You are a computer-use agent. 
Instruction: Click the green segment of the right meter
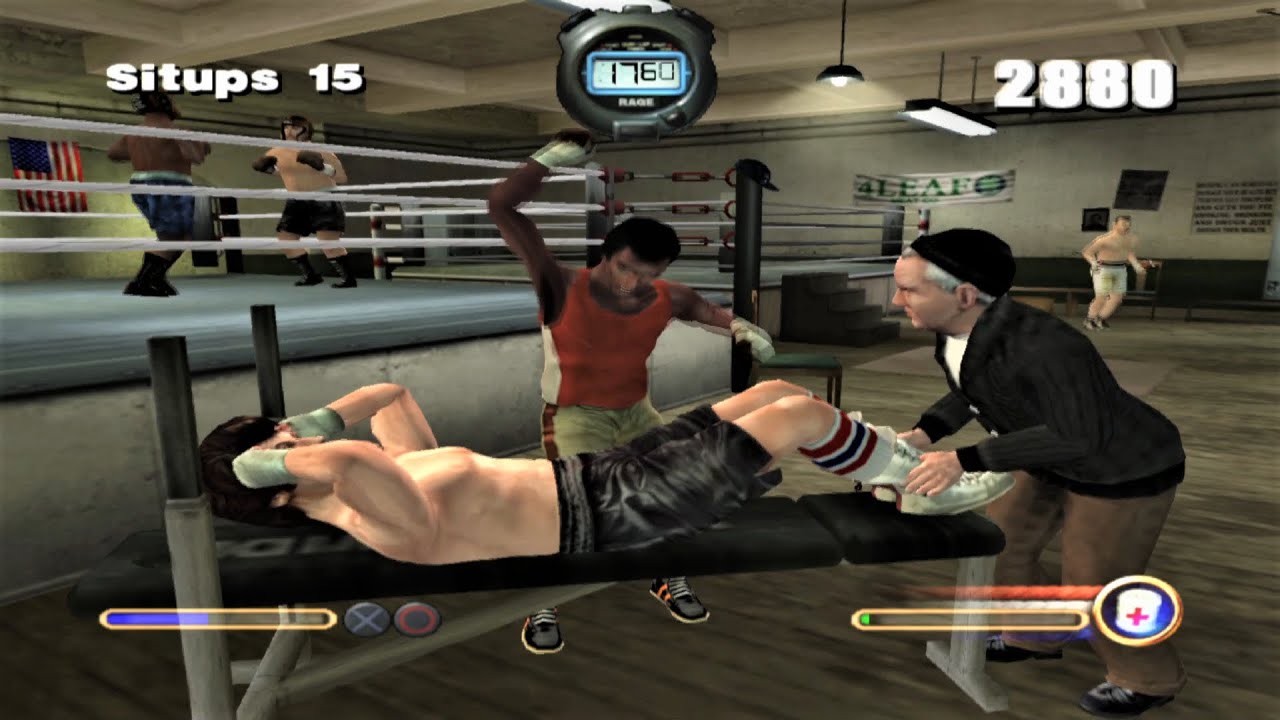863,620
